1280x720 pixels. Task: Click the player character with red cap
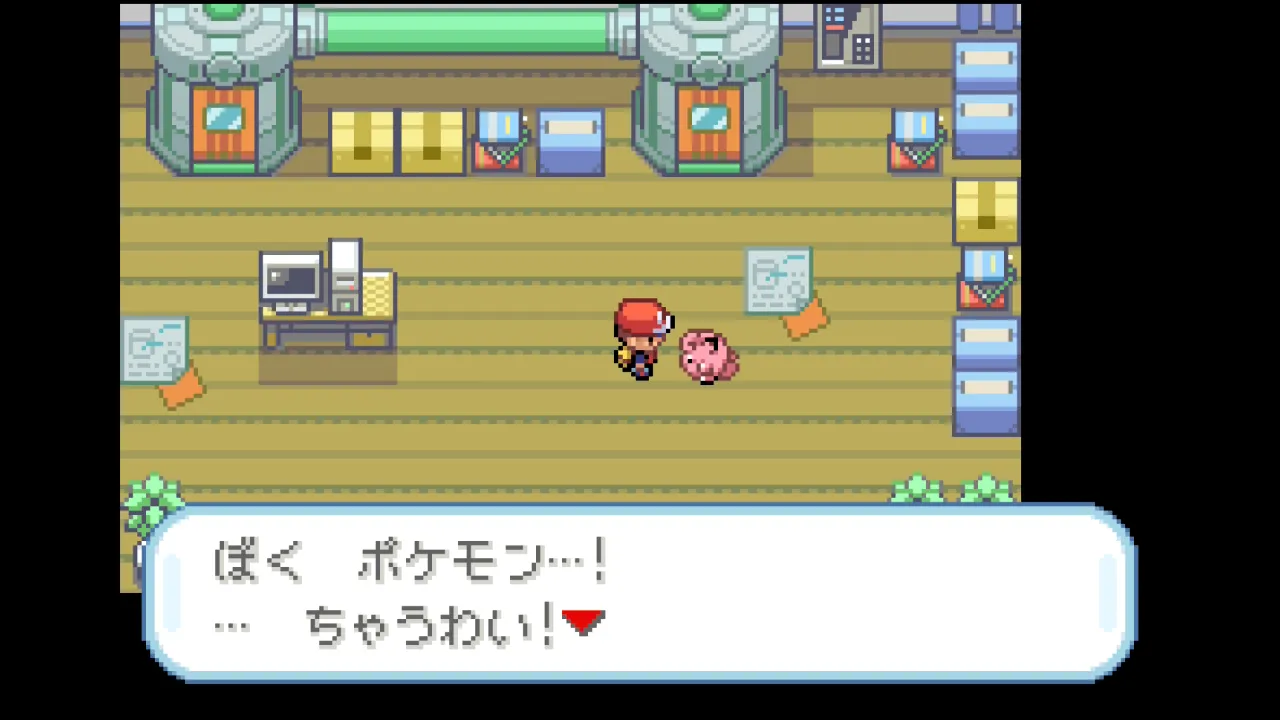tap(642, 340)
